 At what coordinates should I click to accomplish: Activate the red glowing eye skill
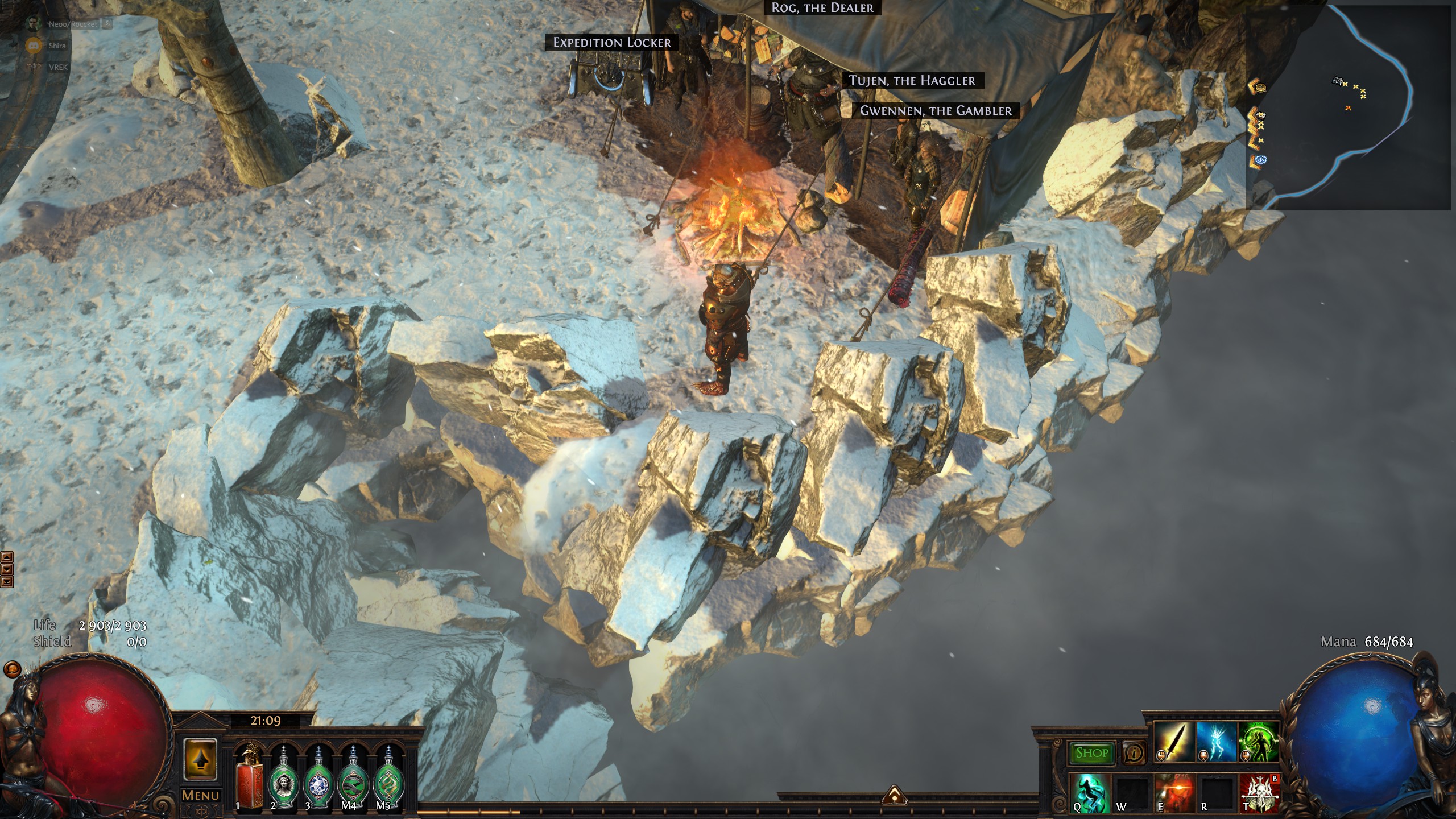point(1174,792)
